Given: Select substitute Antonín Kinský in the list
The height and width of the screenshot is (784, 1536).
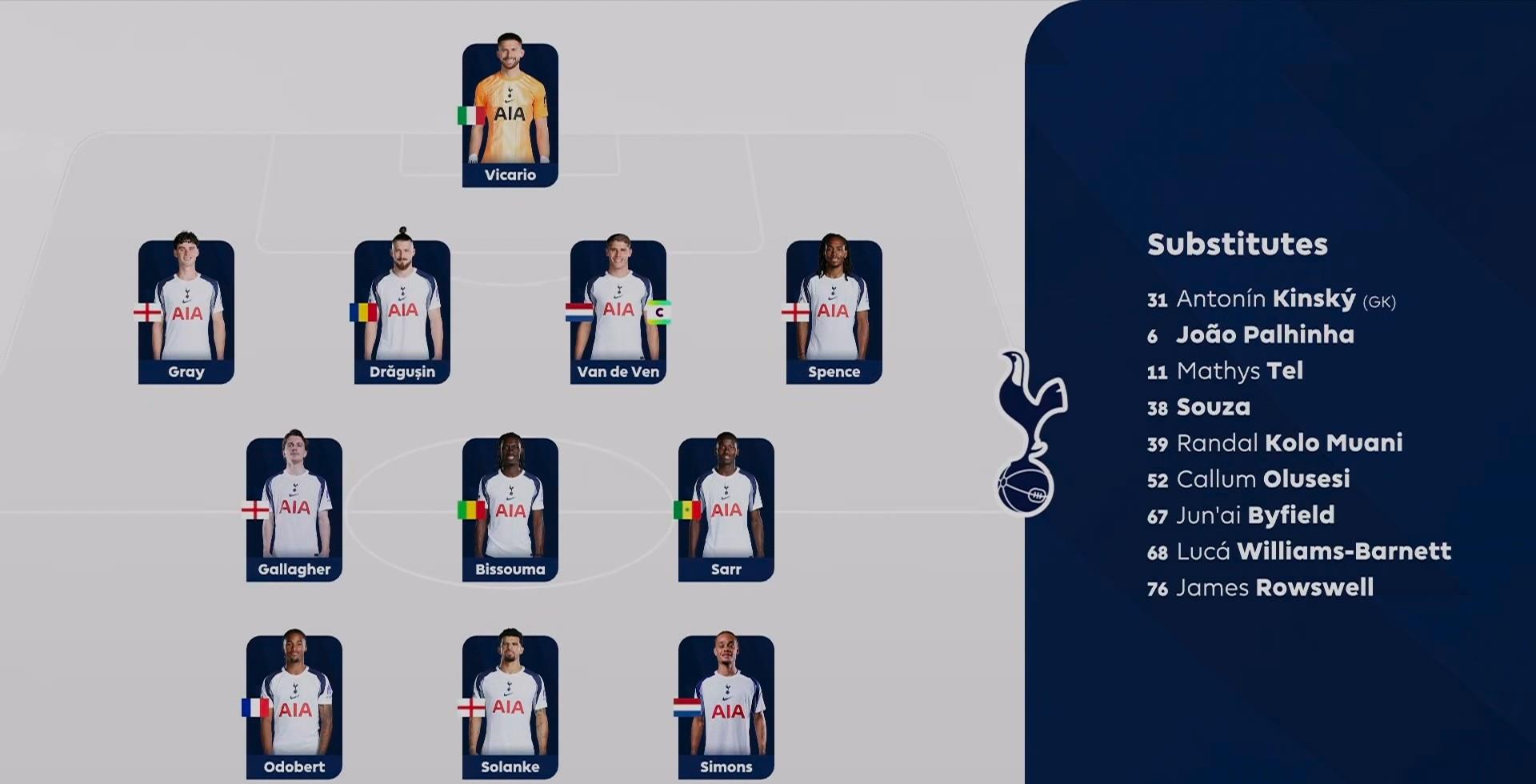Looking at the screenshot, I should pyautogui.click(x=1270, y=299).
